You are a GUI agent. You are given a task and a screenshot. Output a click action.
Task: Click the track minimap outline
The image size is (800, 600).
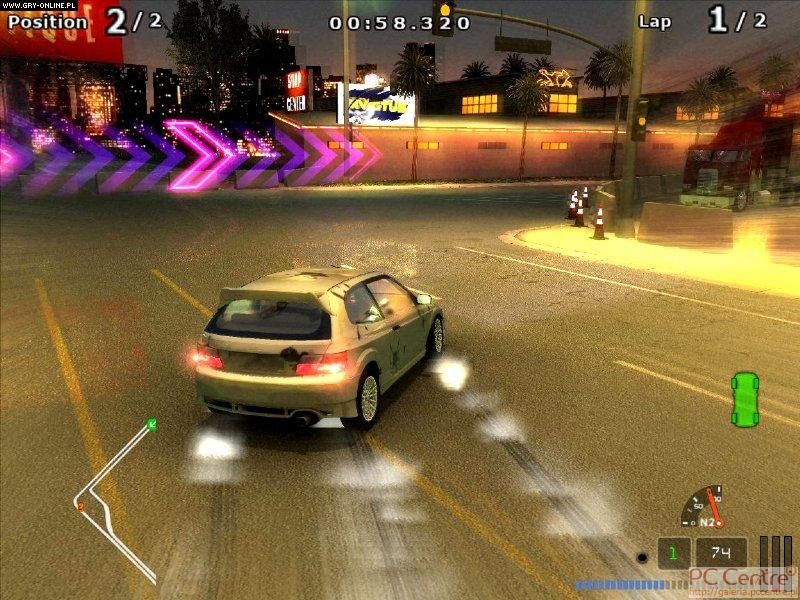click(x=112, y=495)
